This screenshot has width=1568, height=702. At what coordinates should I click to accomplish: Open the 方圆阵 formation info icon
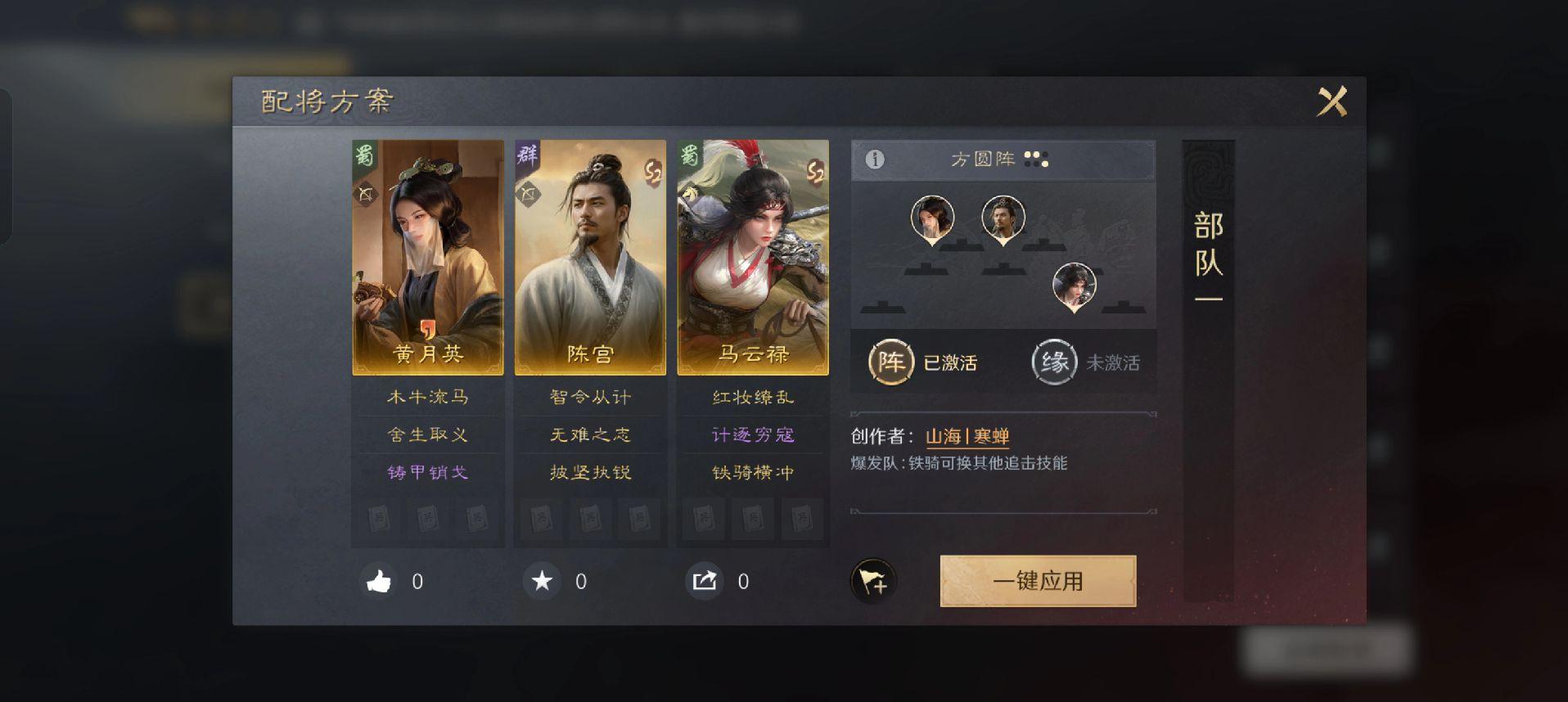[x=875, y=160]
